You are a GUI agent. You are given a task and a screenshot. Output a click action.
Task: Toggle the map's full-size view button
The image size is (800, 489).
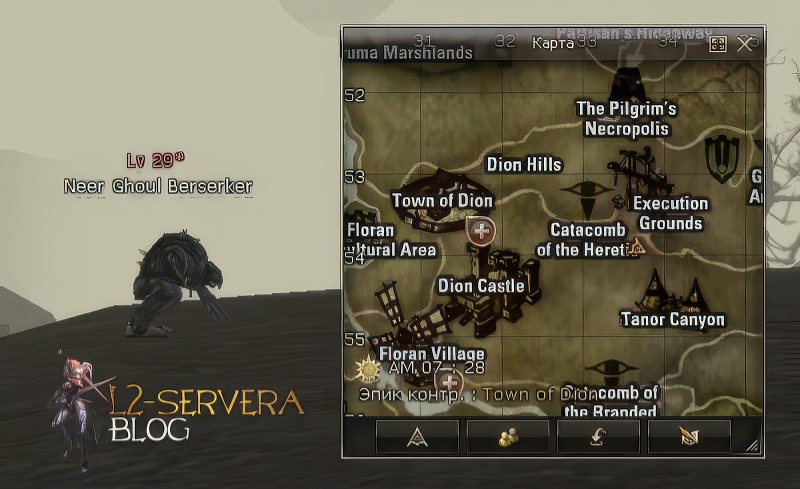pyautogui.click(x=717, y=44)
